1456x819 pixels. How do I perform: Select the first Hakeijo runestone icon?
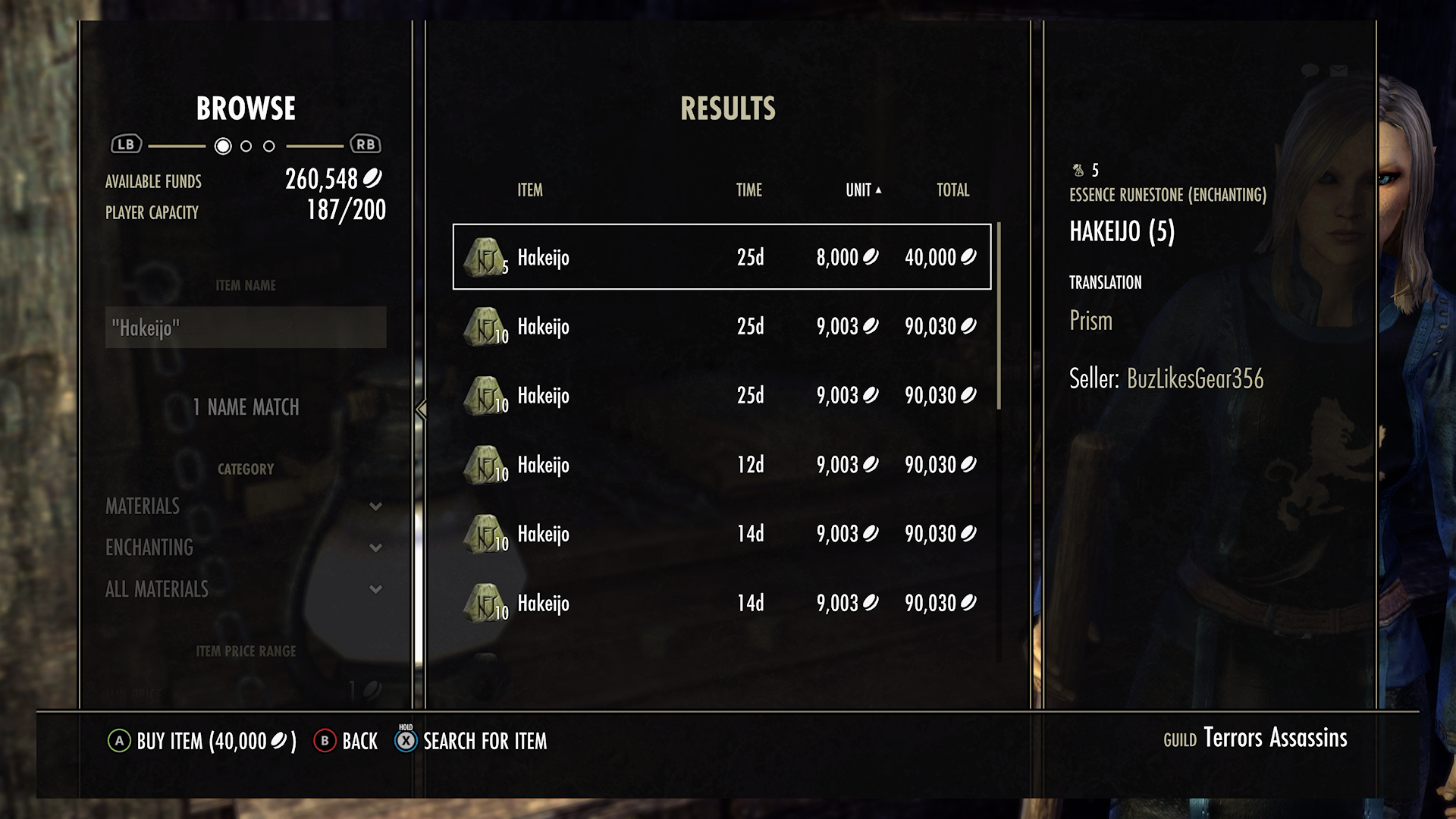point(484,258)
